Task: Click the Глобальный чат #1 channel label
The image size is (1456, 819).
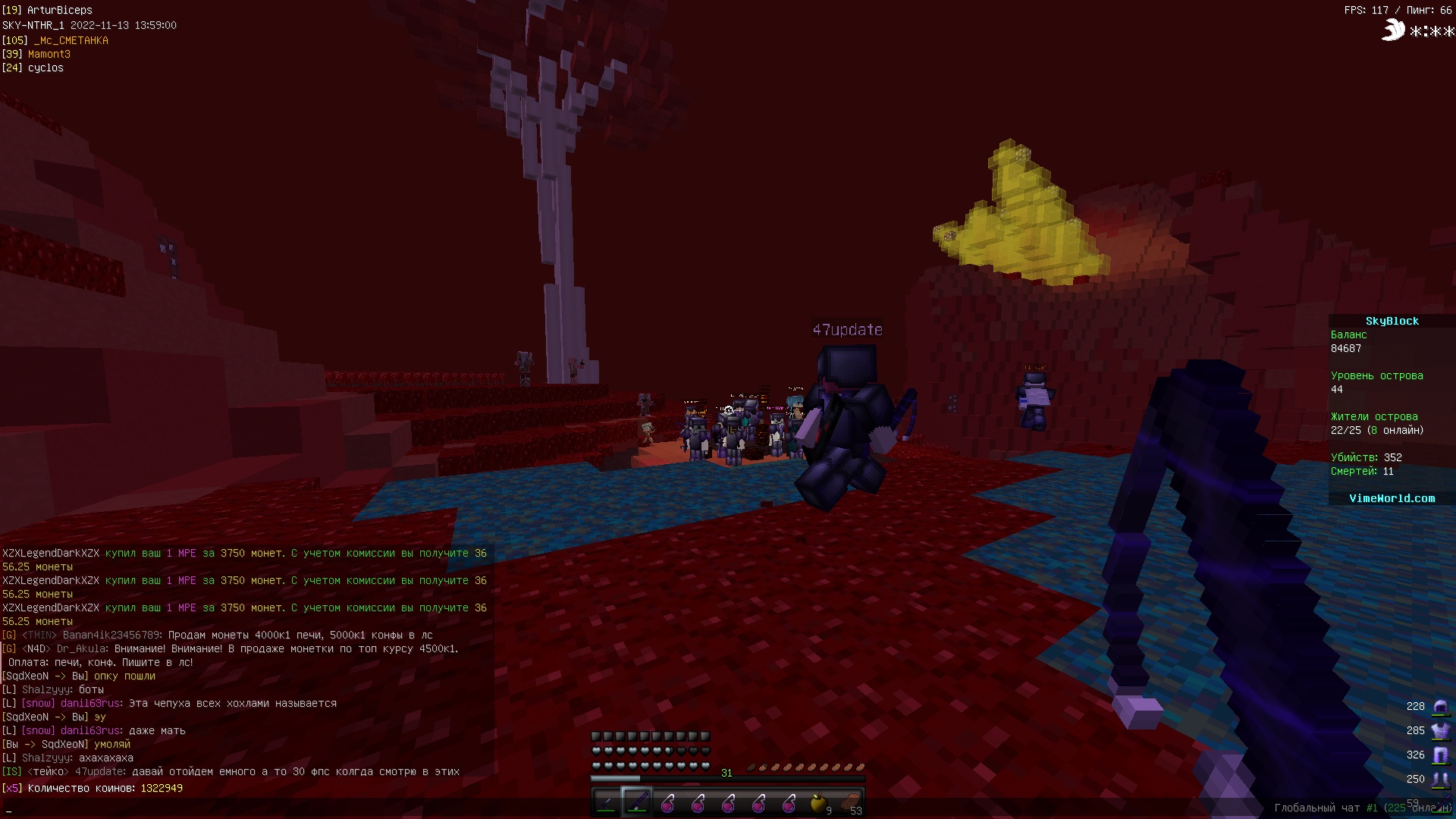Action: pyautogui.click(x=1325, y=808)
